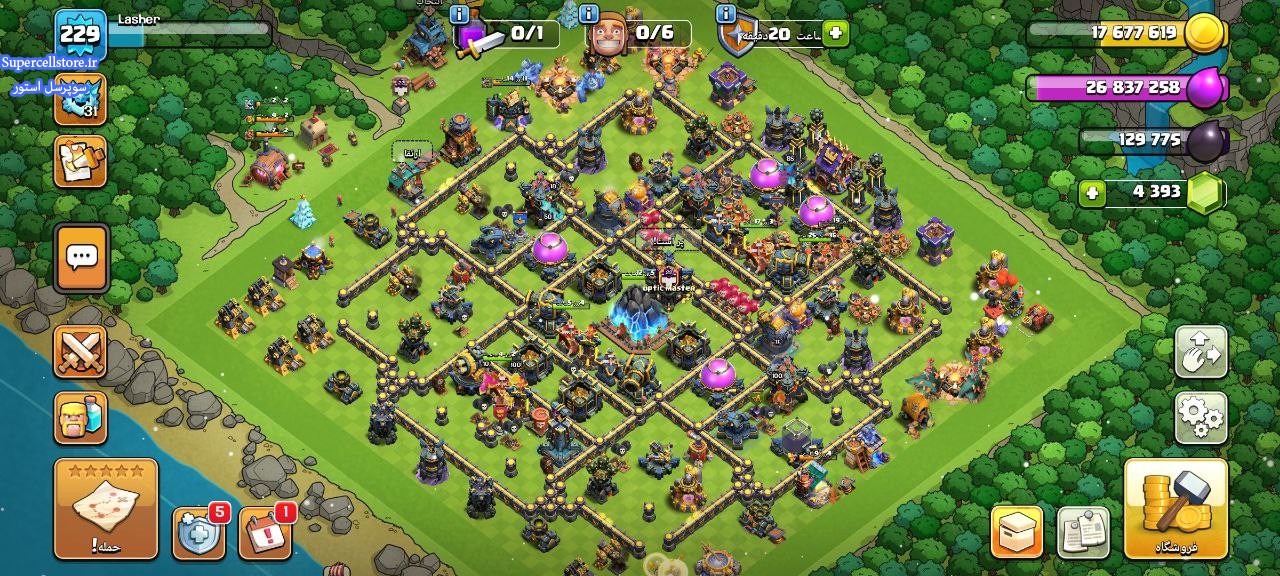The width and height of the screenshot is (1280, 576).
Task: Open the chat speech bubble
Action: (x=81, y=258)
